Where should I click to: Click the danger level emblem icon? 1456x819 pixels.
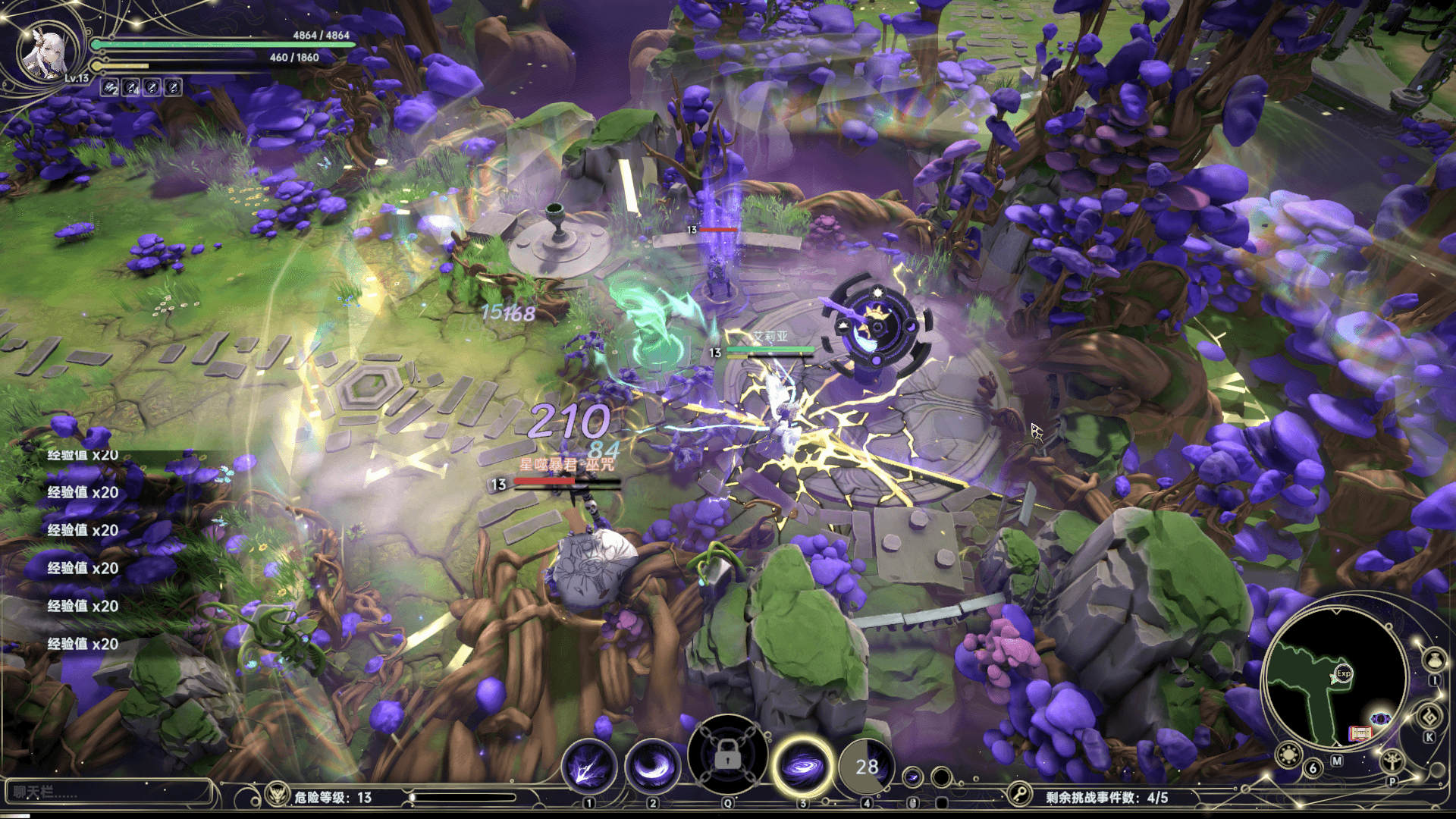(x=277, y=795)
